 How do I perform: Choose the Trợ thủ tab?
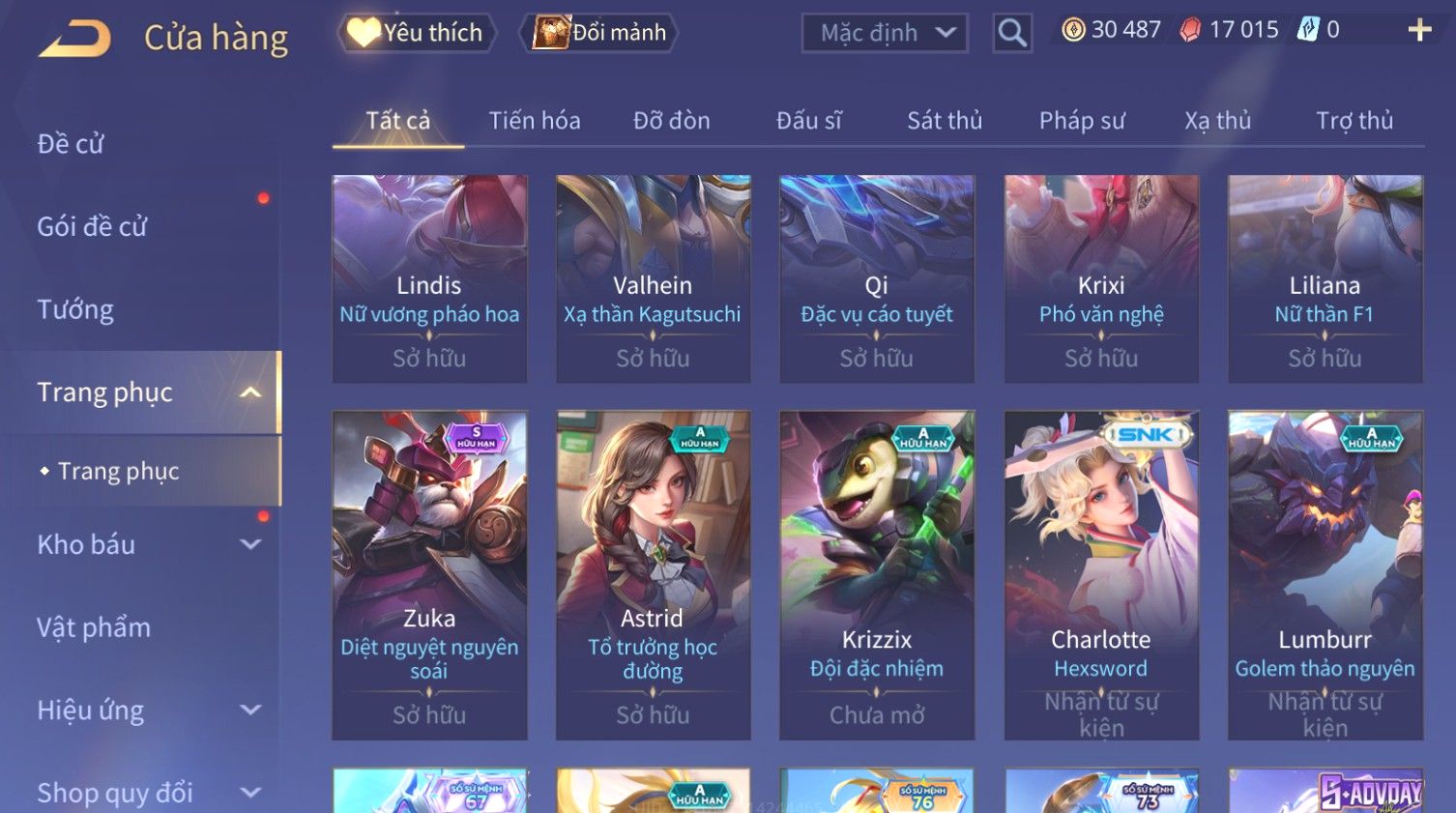pos(1354,121)
